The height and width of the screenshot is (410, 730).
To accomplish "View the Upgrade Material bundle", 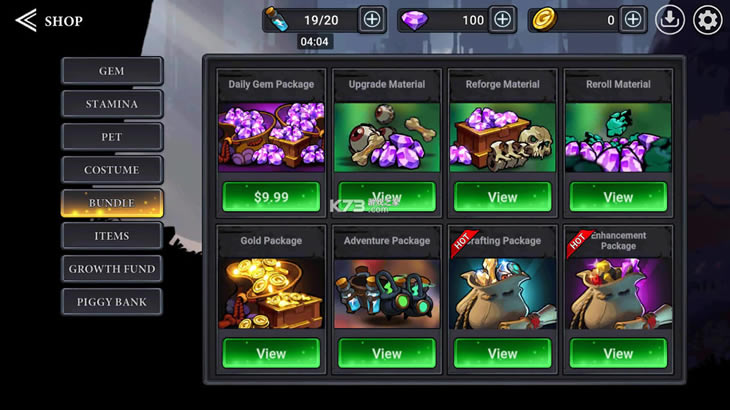I will (x=387, y=197).
